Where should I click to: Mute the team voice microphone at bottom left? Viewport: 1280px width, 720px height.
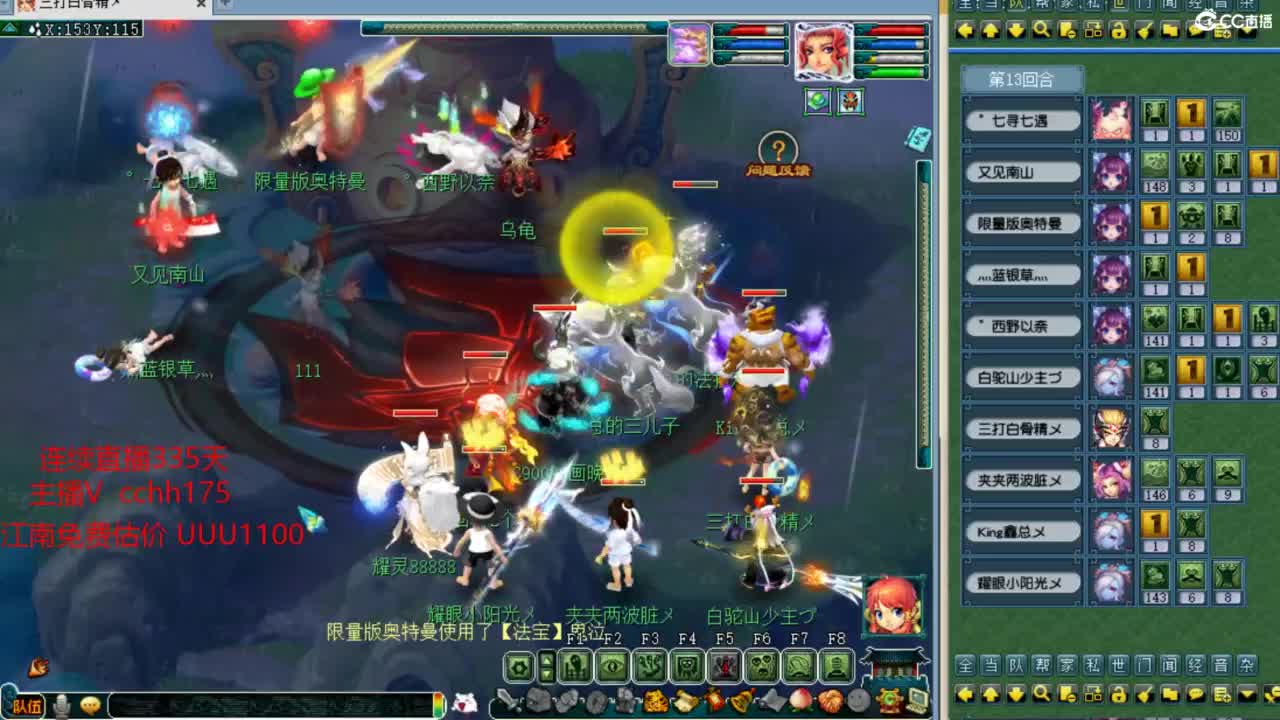point(62,707)
